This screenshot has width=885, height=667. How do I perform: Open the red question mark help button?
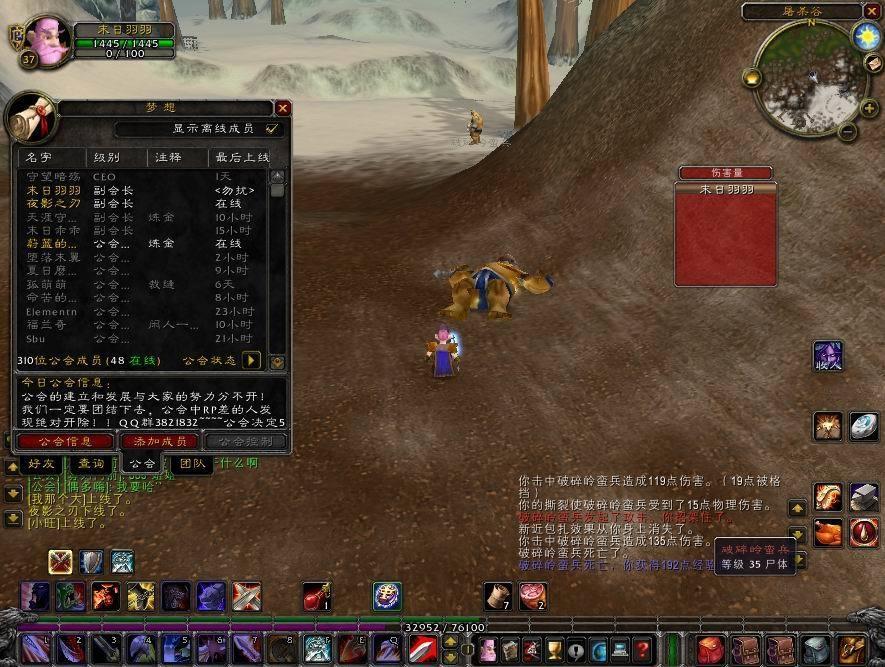(x=643, y=648)
